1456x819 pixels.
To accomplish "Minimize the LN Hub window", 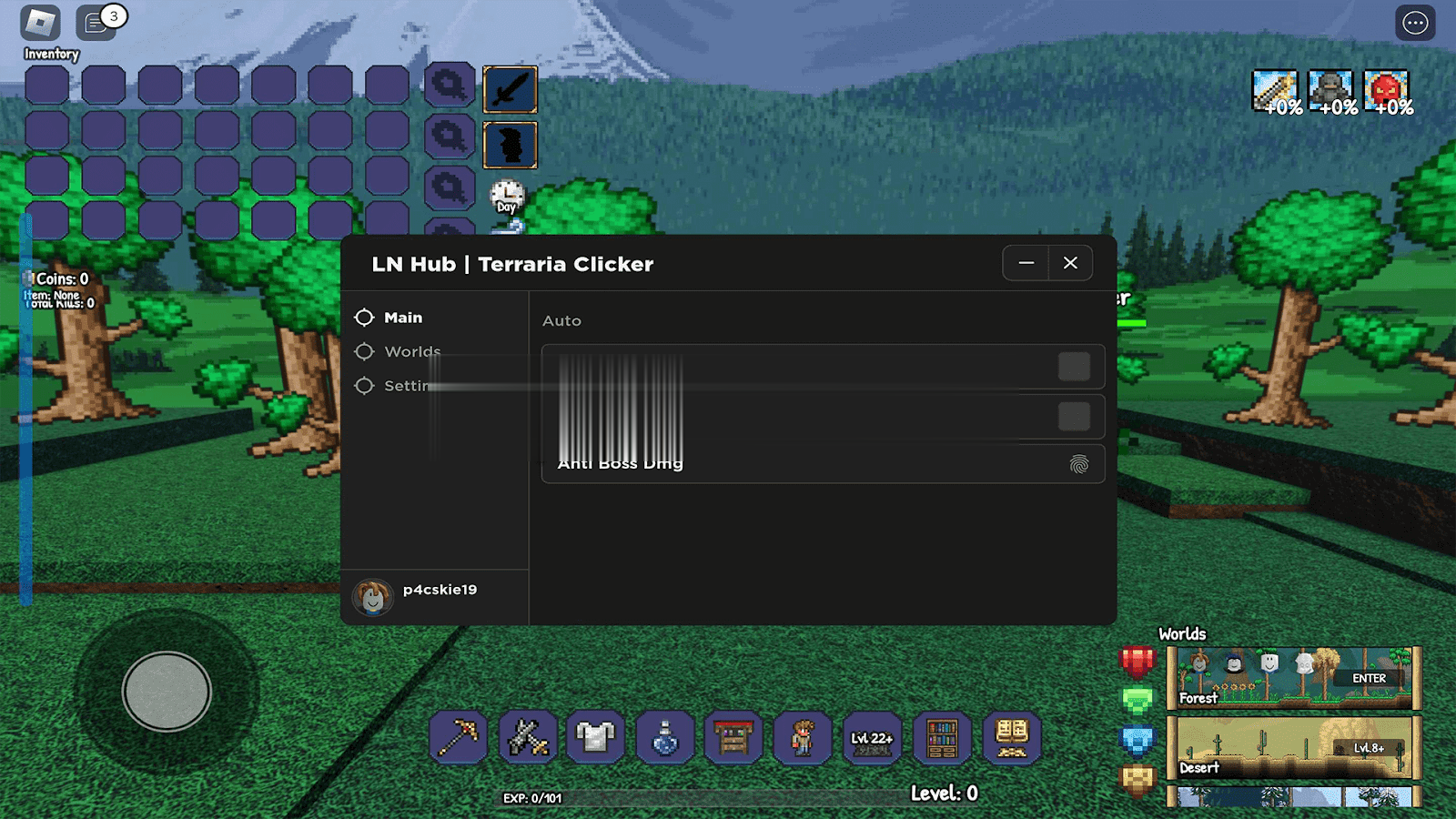I will (1026, 263).
